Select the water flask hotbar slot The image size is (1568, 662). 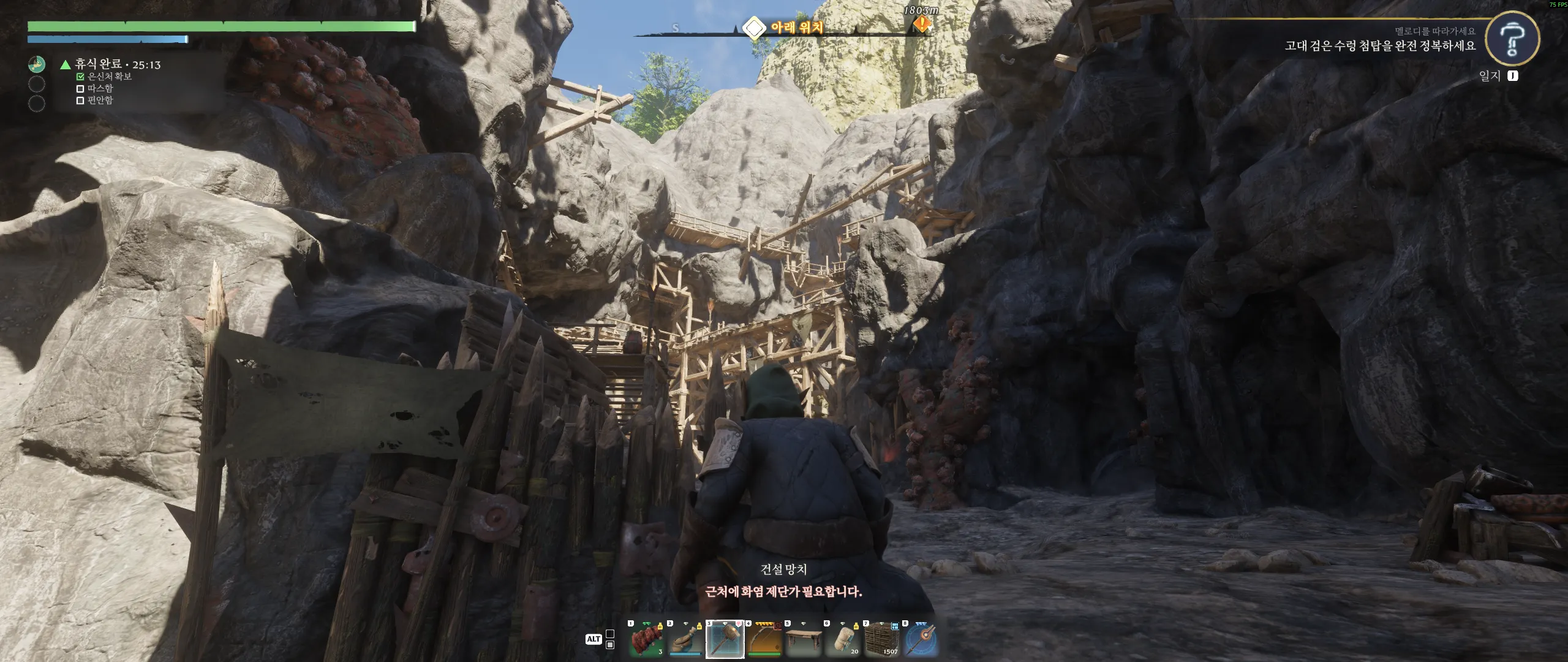click(685, 639)
